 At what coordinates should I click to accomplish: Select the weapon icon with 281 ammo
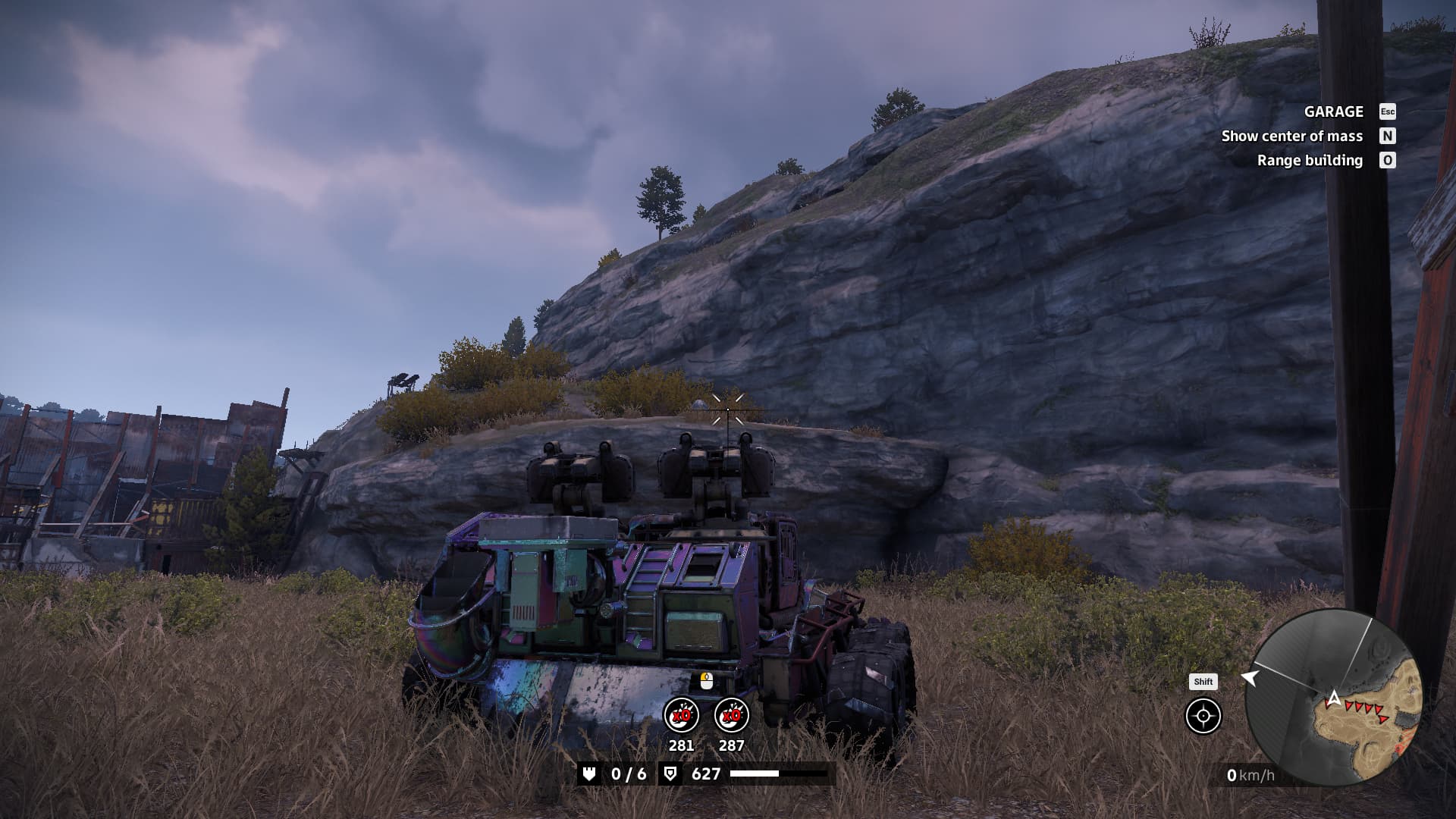[681, 715]
